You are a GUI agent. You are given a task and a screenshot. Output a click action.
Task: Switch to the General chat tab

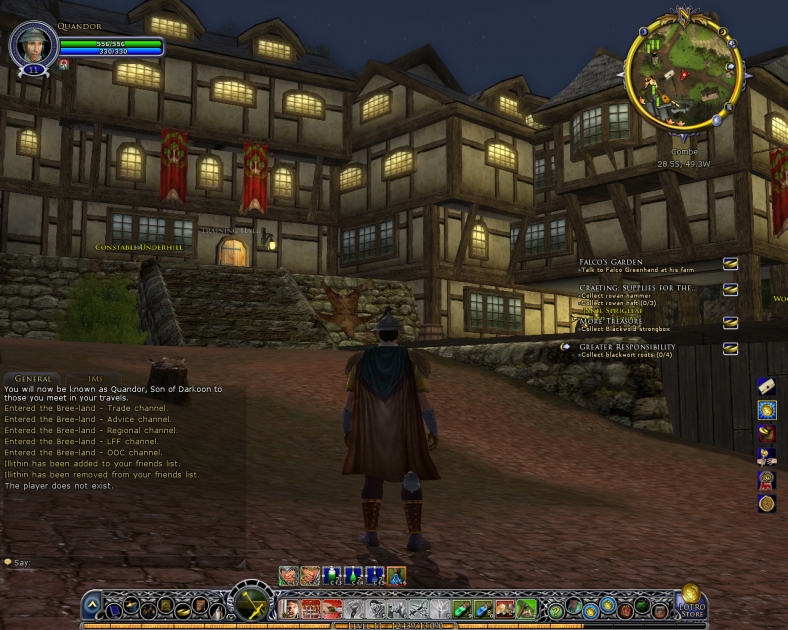(33, 379)
